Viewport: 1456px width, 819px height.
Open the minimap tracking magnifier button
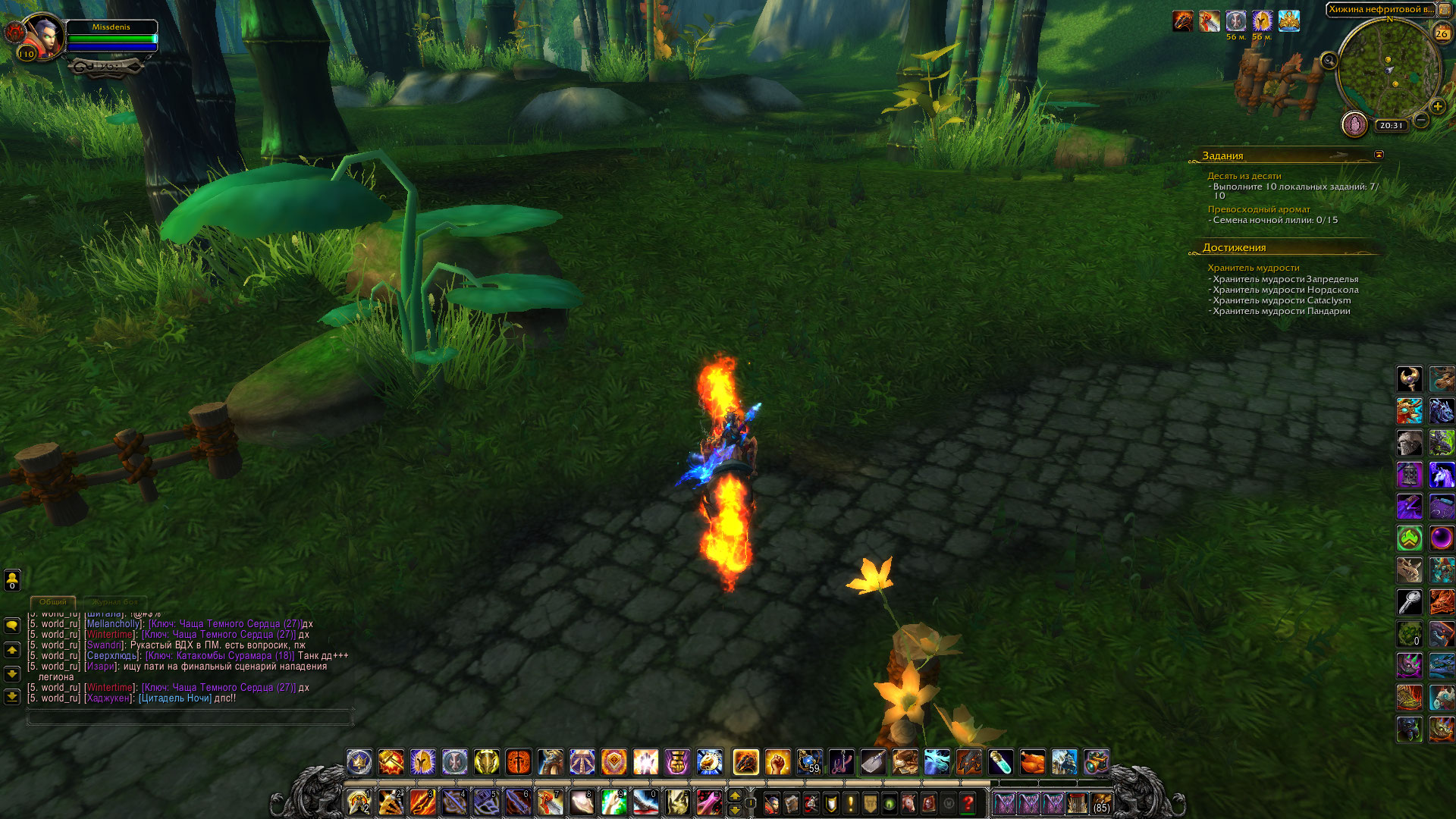(1329, 61)
